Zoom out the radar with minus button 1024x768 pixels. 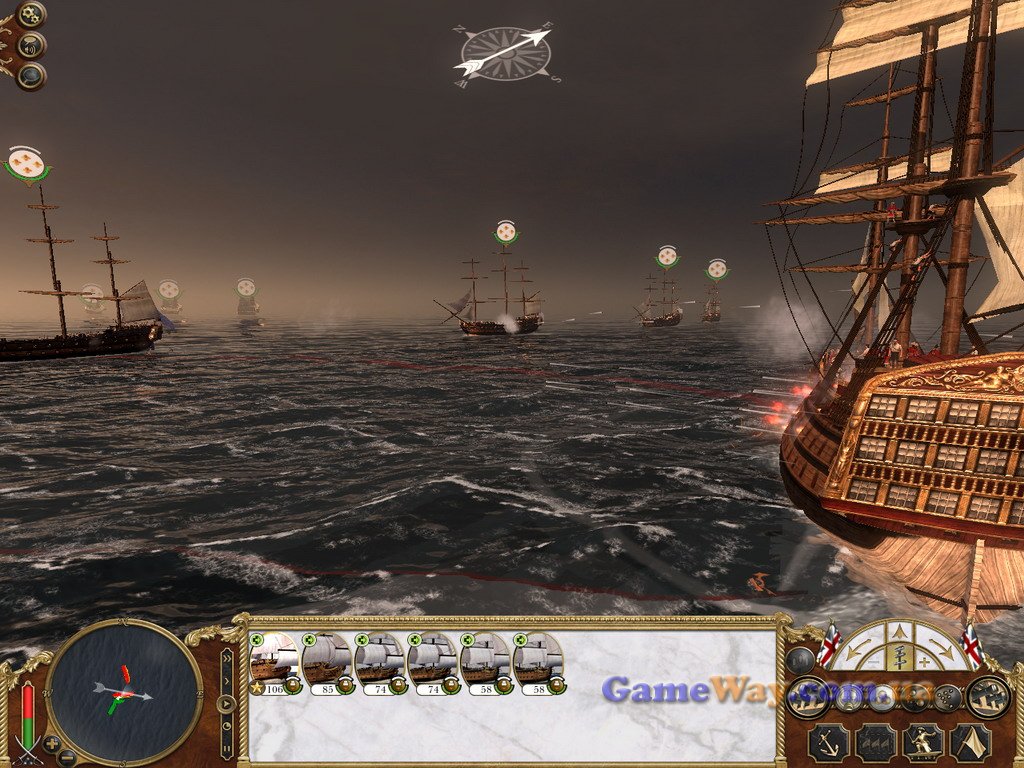(67, 757)
